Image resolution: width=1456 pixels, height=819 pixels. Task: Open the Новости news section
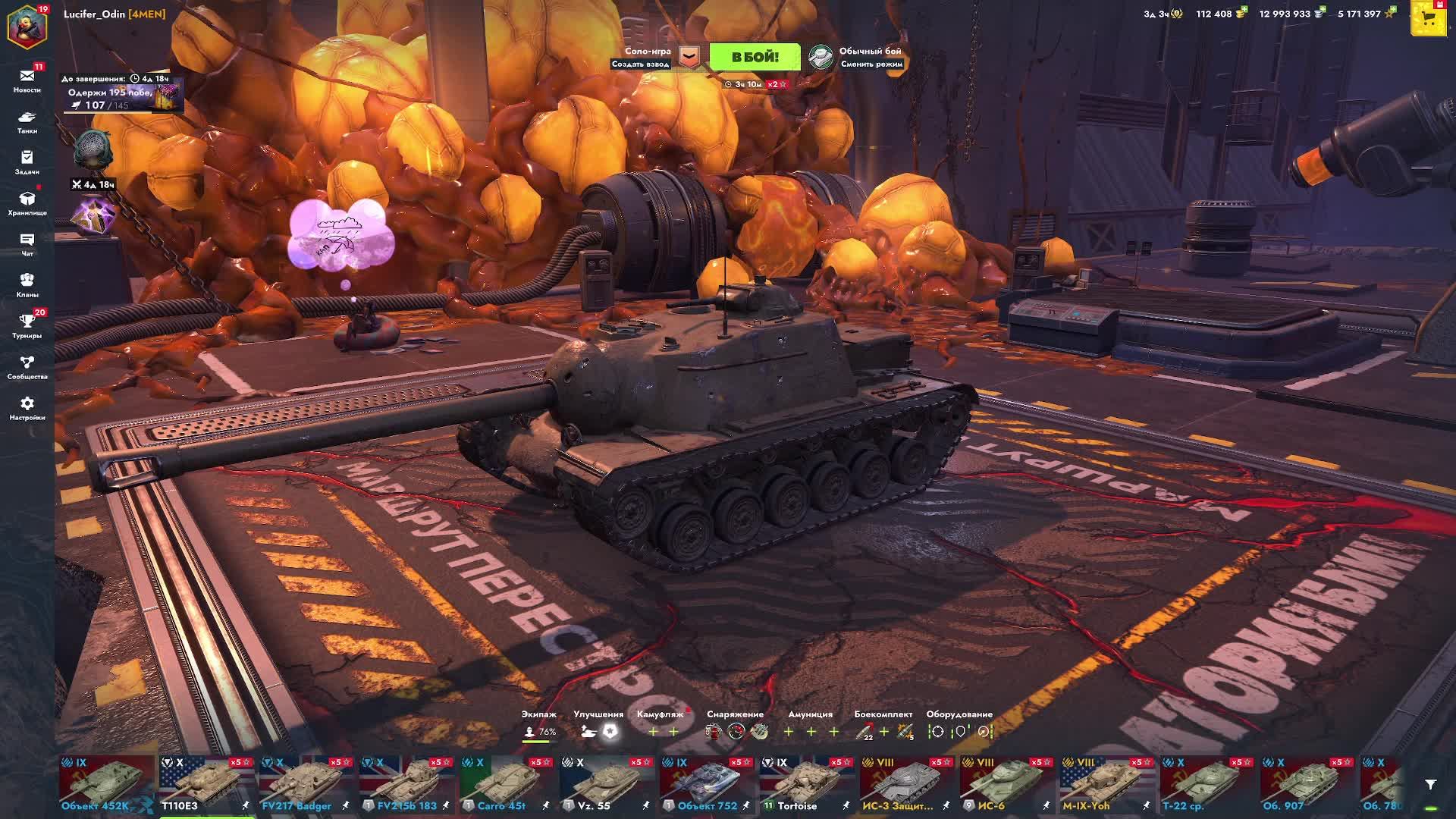click(x=27, y=80)
